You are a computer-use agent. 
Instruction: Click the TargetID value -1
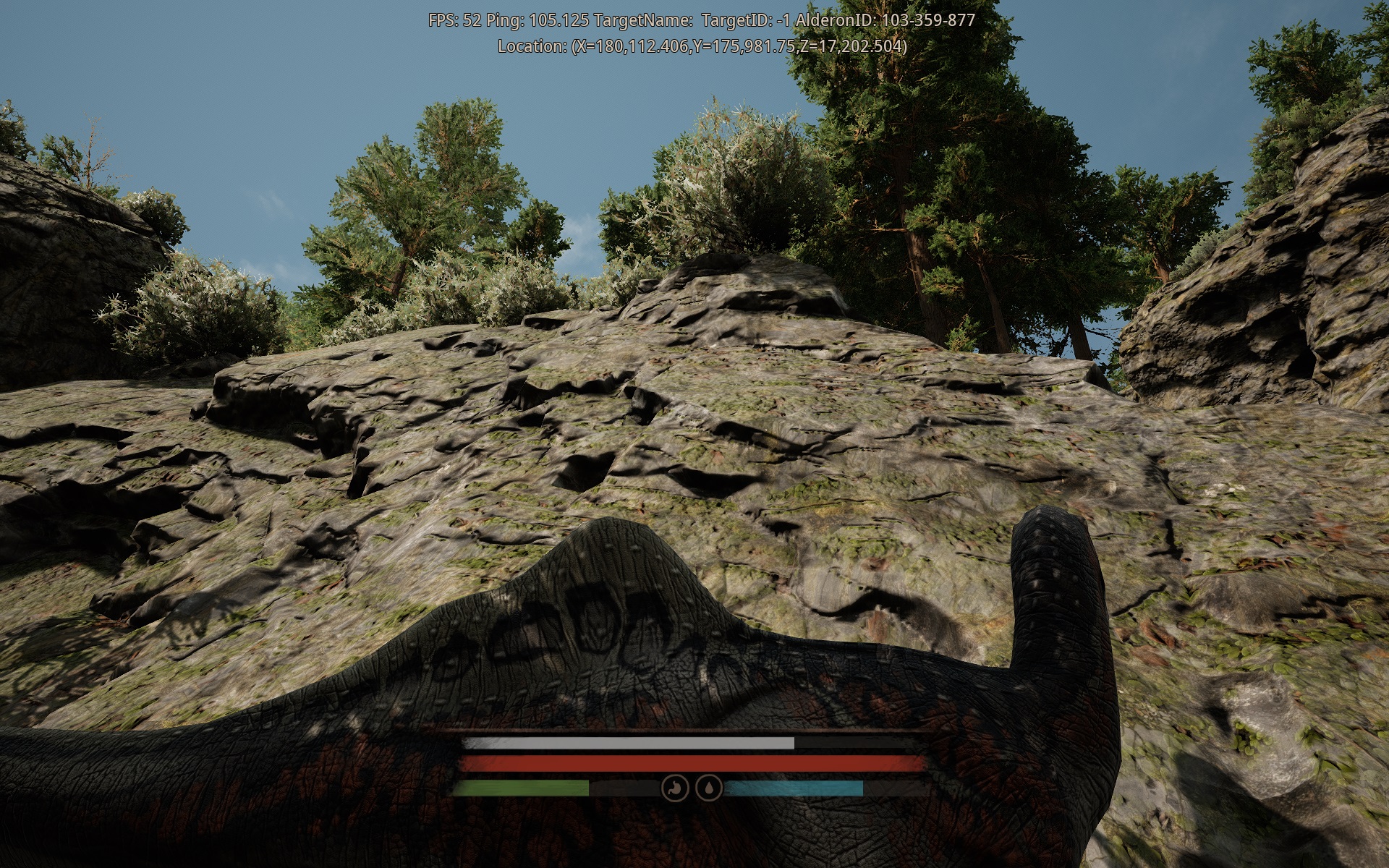click(783, 20)
